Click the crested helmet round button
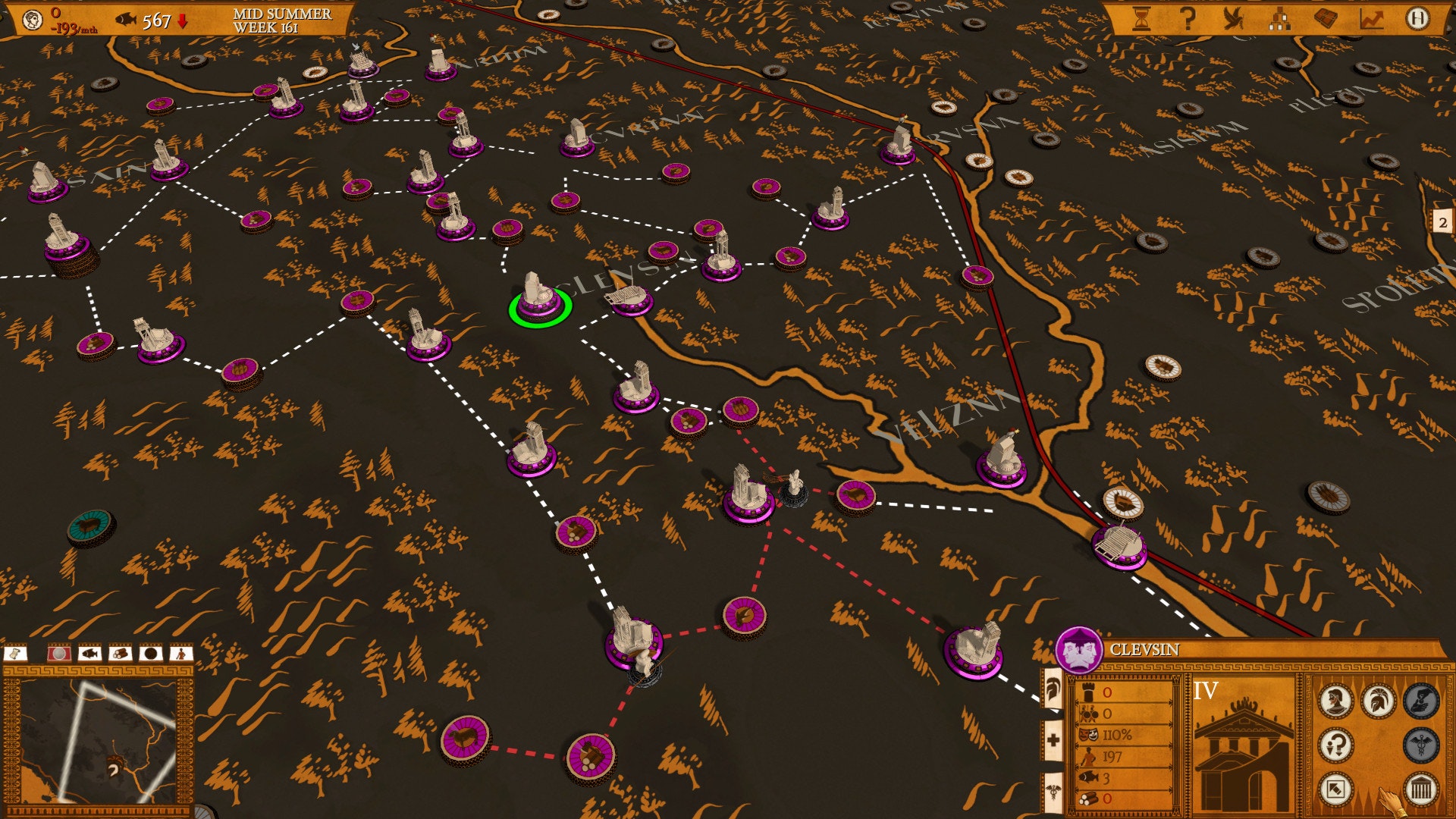 (x=1378, y=700)
